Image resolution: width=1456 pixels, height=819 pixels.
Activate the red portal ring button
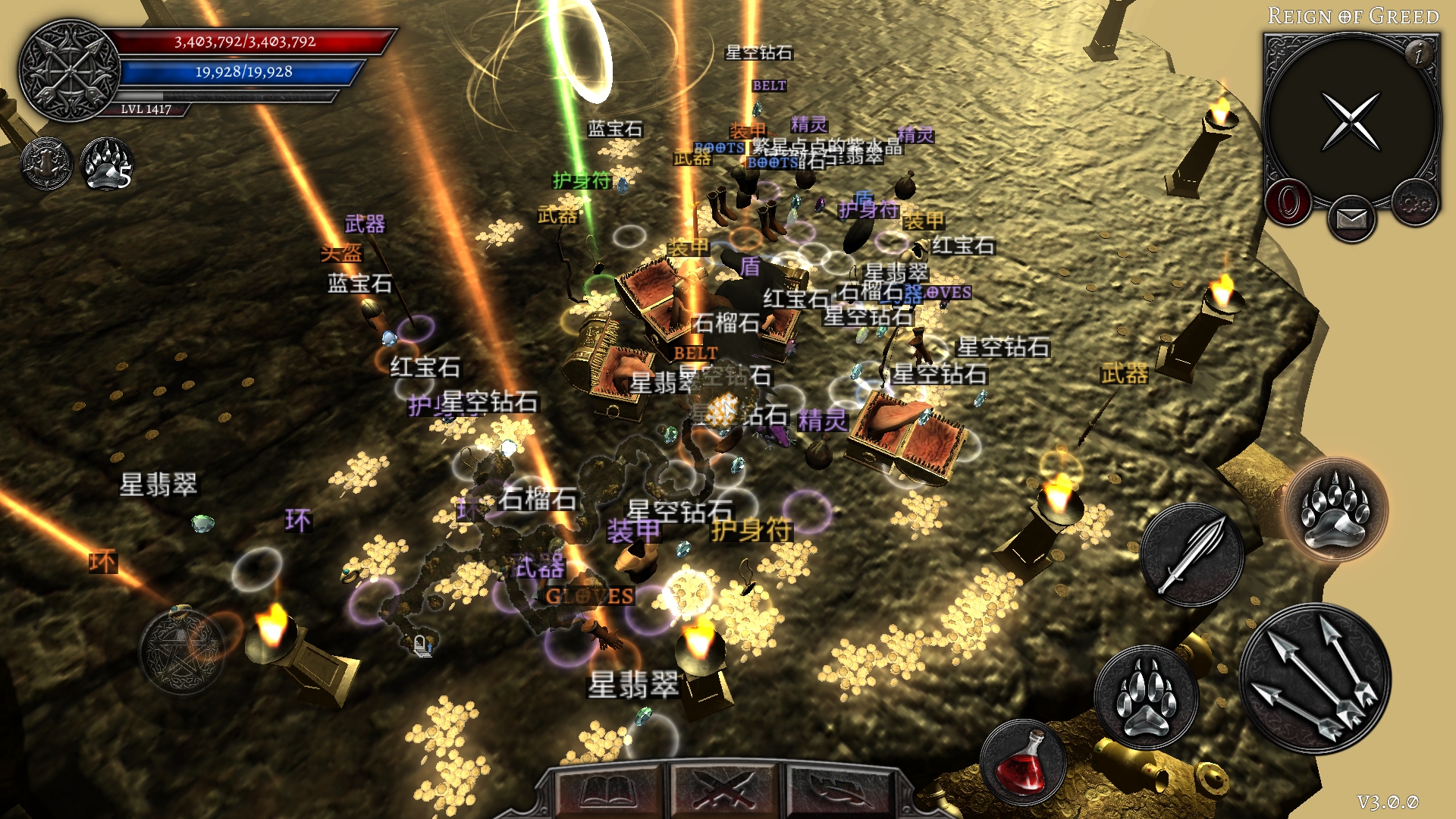coord(1288,202)
